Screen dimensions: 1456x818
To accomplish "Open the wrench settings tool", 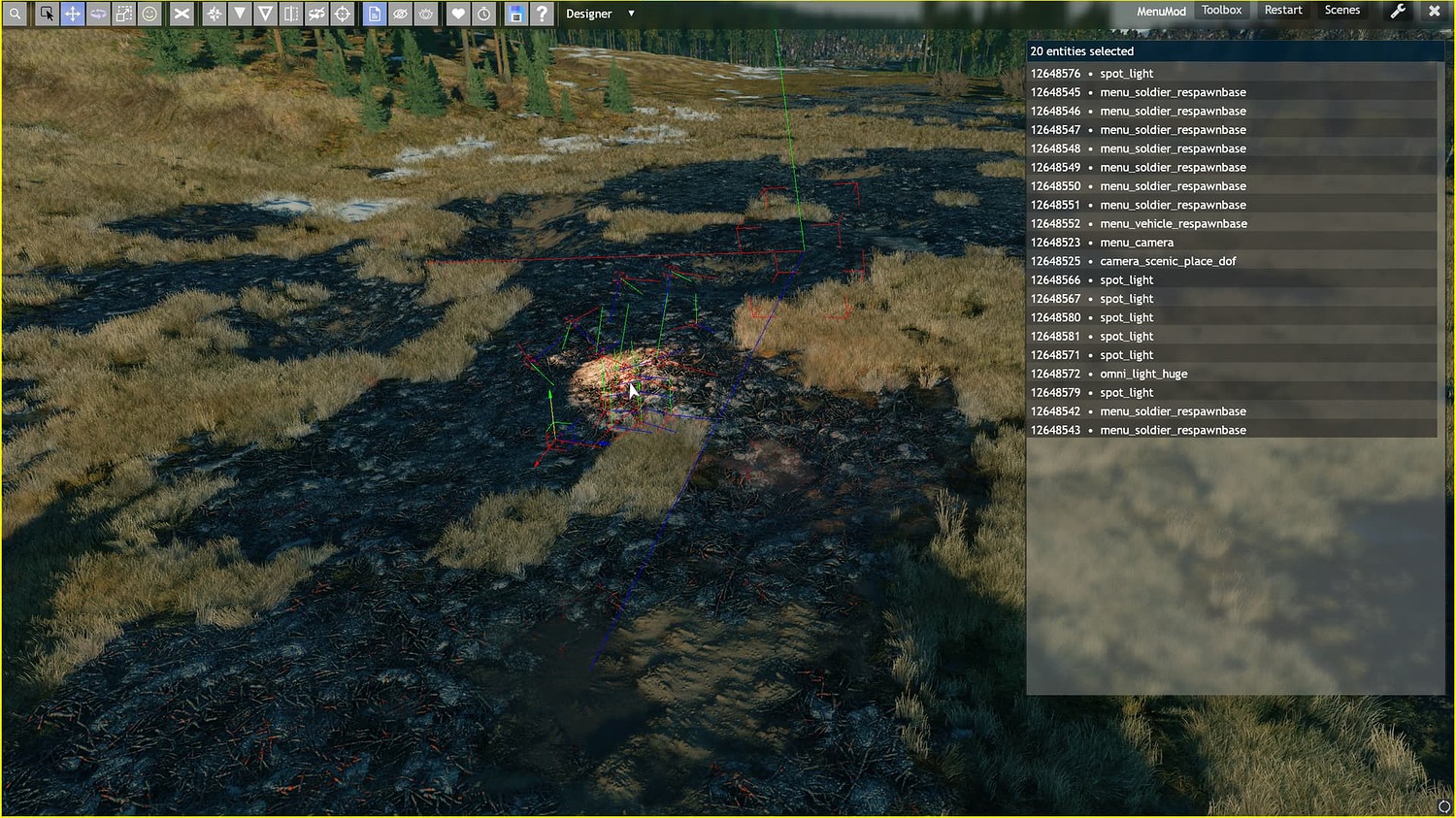I will pyautogui.click(x=1398, y=11).
